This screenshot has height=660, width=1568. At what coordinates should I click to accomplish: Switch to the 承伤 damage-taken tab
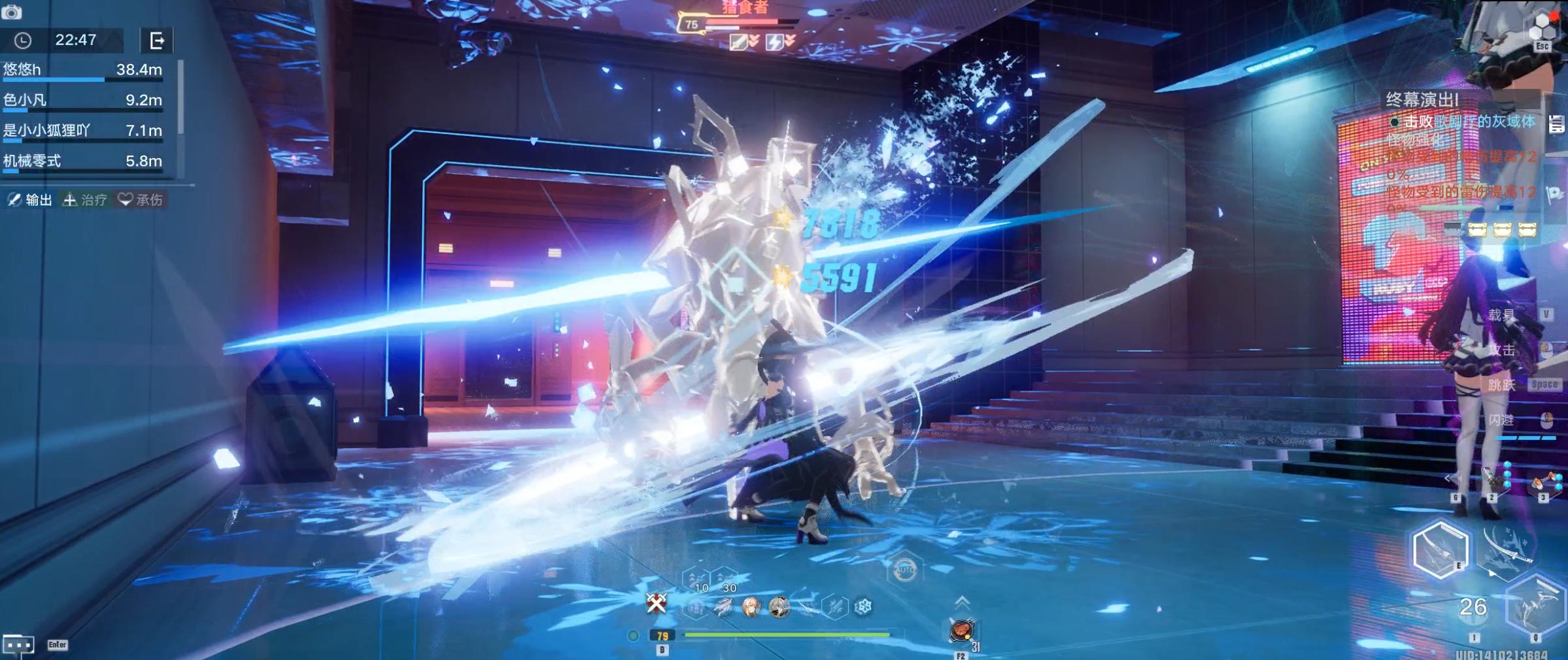pyautogui.click(x=140, y=200)
